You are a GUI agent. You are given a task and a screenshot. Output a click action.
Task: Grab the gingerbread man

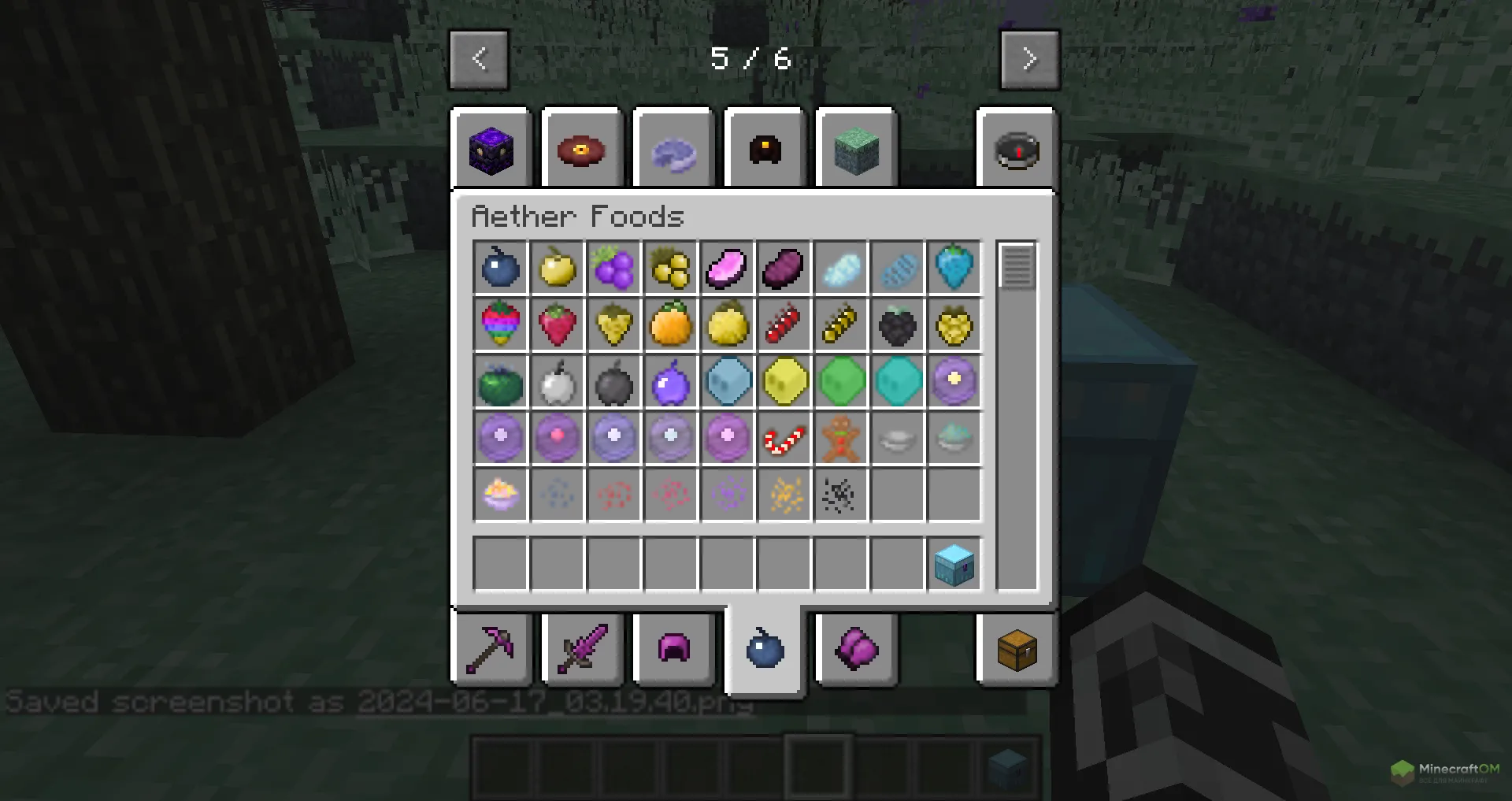coord(841,438)
